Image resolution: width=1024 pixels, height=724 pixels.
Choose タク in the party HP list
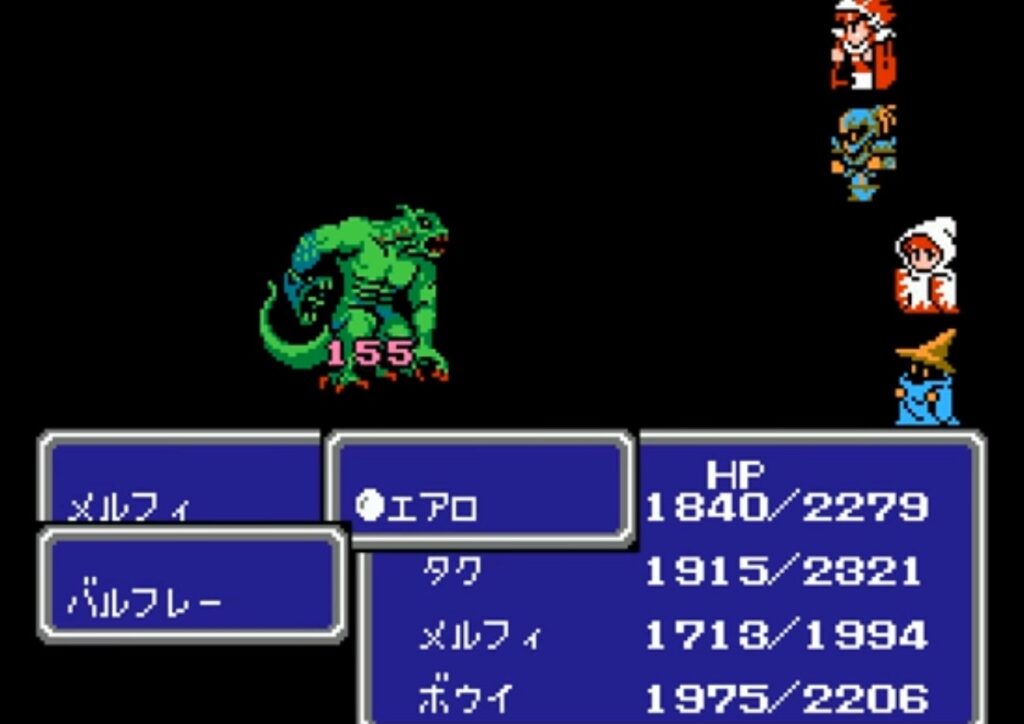pos(450,572)
